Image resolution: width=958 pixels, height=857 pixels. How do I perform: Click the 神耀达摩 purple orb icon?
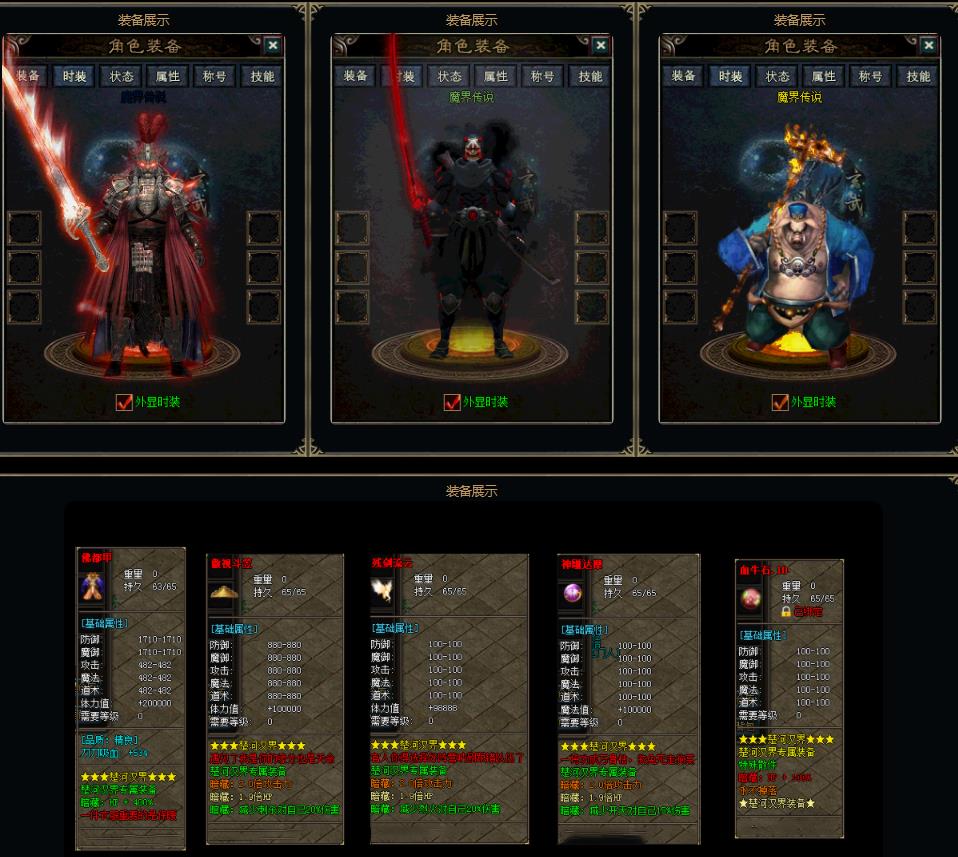point(573,593)
